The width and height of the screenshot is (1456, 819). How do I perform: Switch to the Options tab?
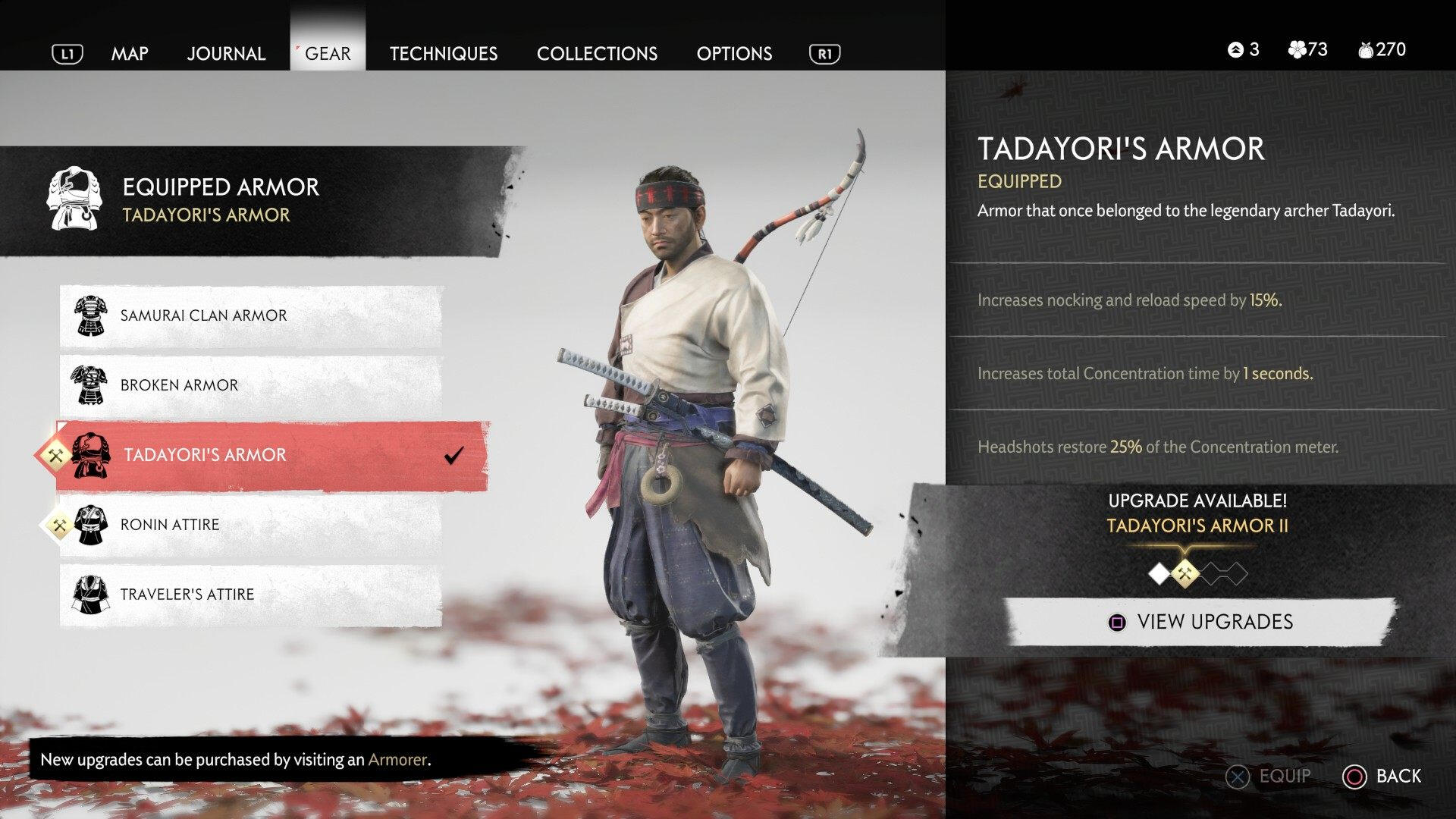tap(734, 53)
